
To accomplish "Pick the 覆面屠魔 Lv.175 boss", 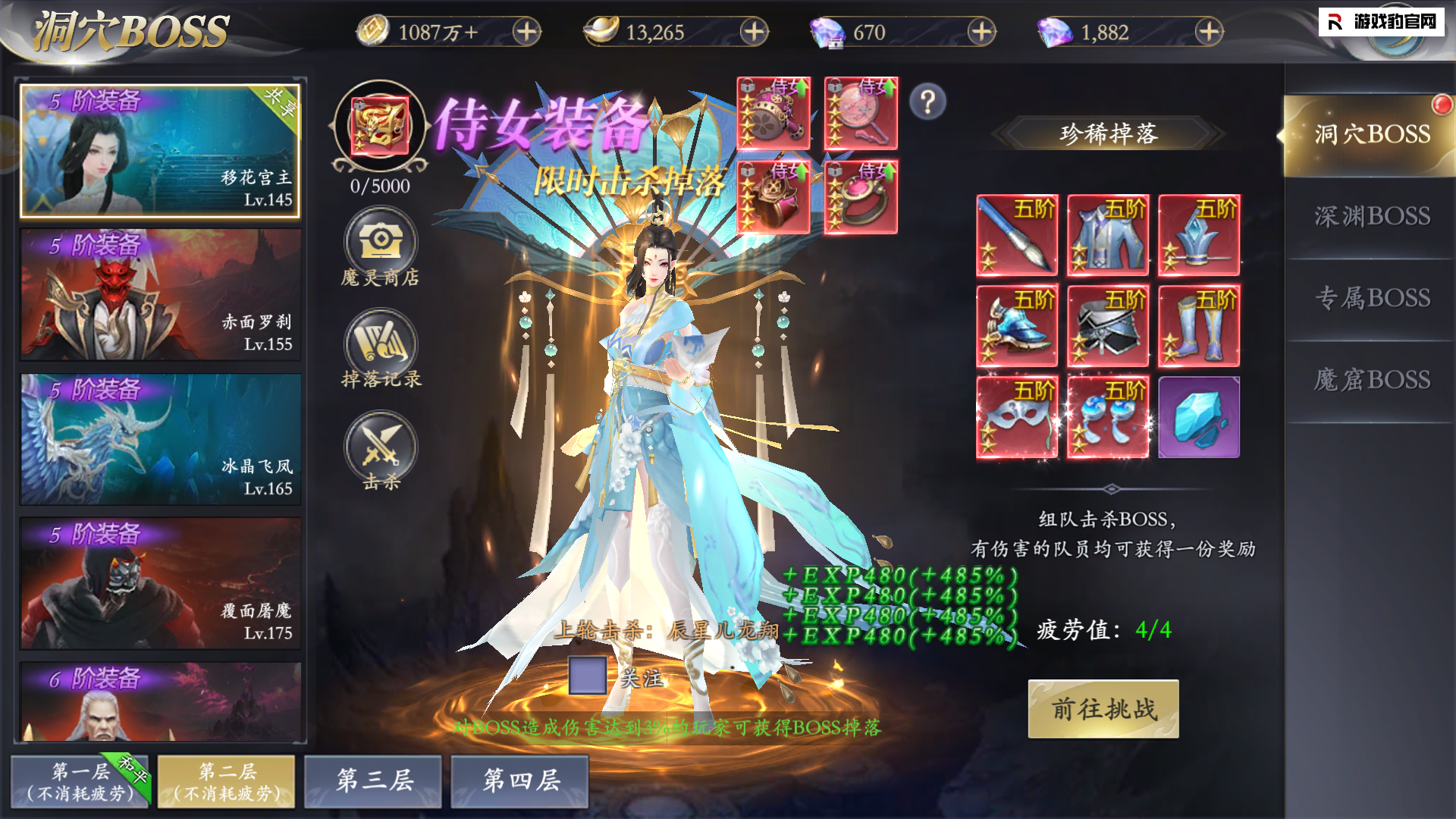I will pos(161,583).
